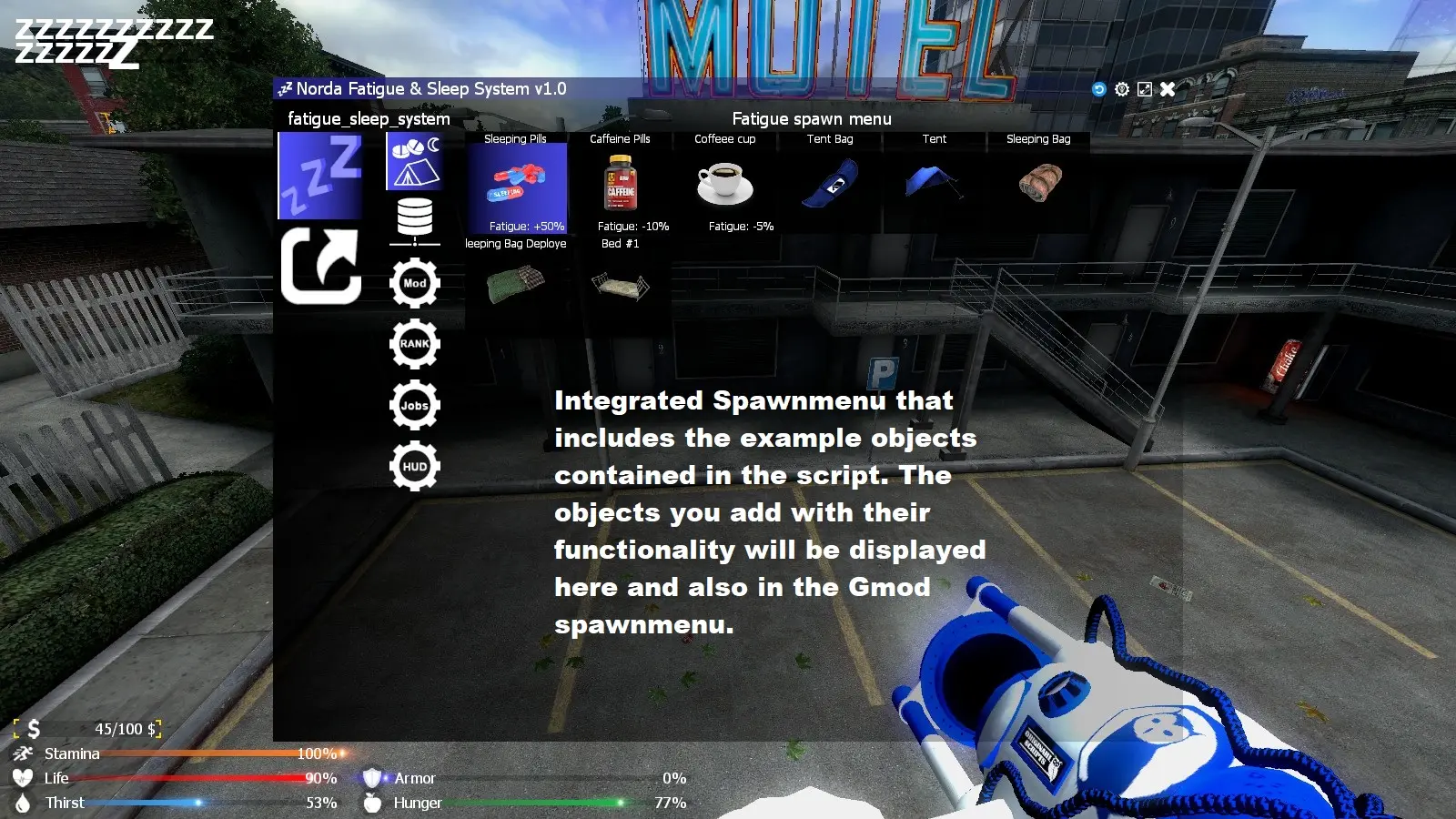
Task: Select the zZZ sleep logo tile
Action: point(319,175)
